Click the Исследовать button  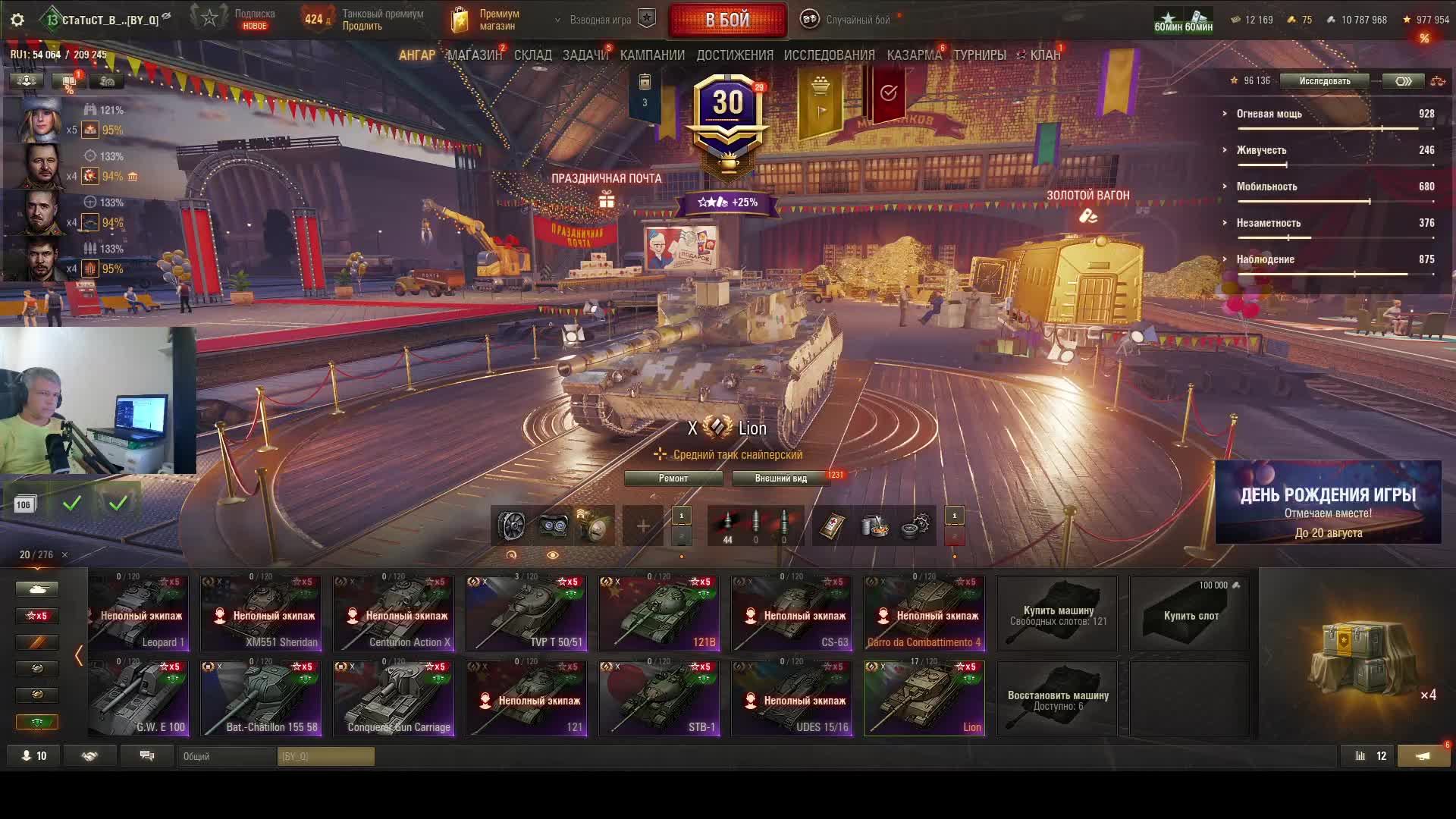(x=1324, y=81)
